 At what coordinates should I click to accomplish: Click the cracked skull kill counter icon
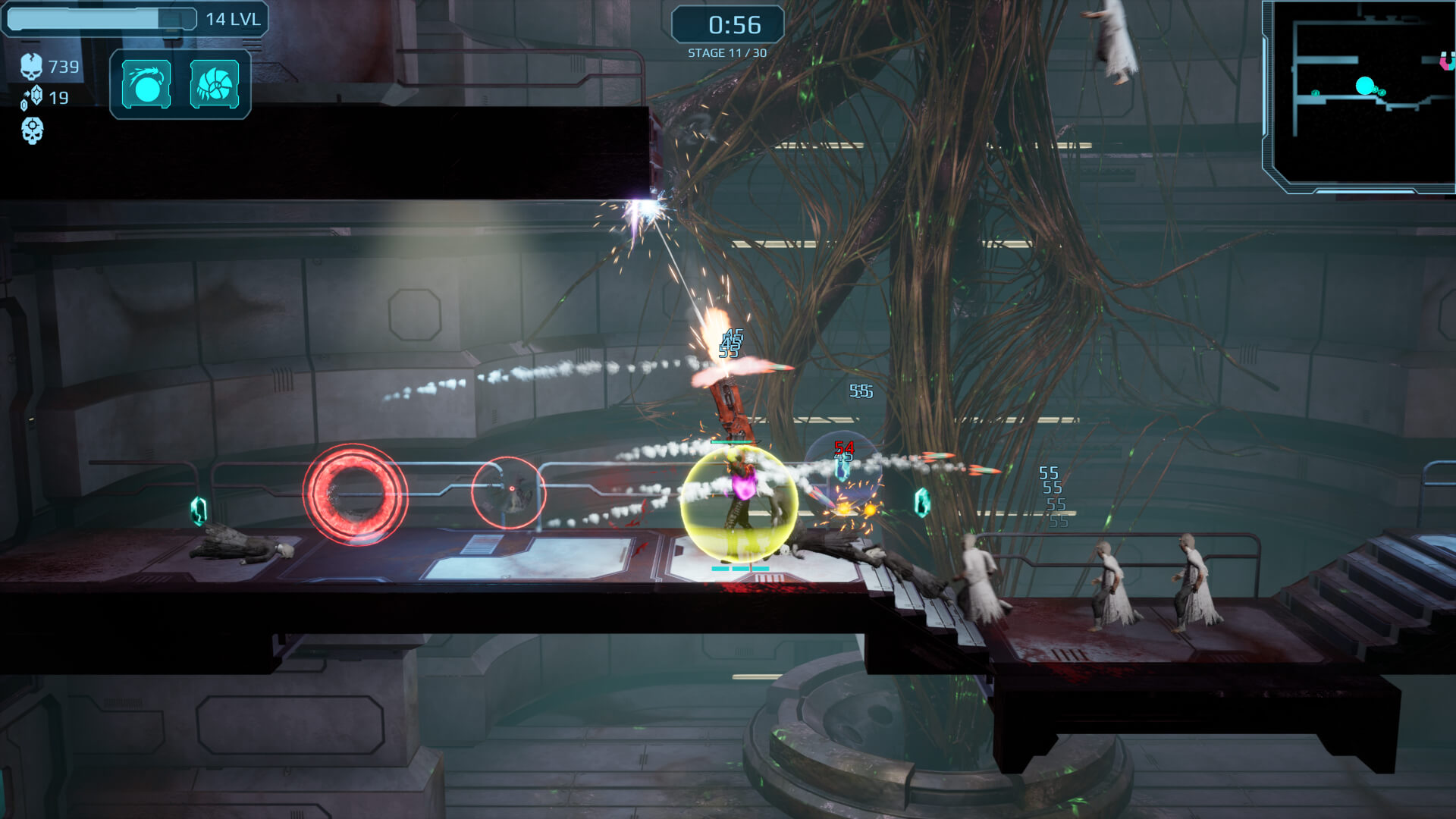pyautogui.click(x=32, y=67)
